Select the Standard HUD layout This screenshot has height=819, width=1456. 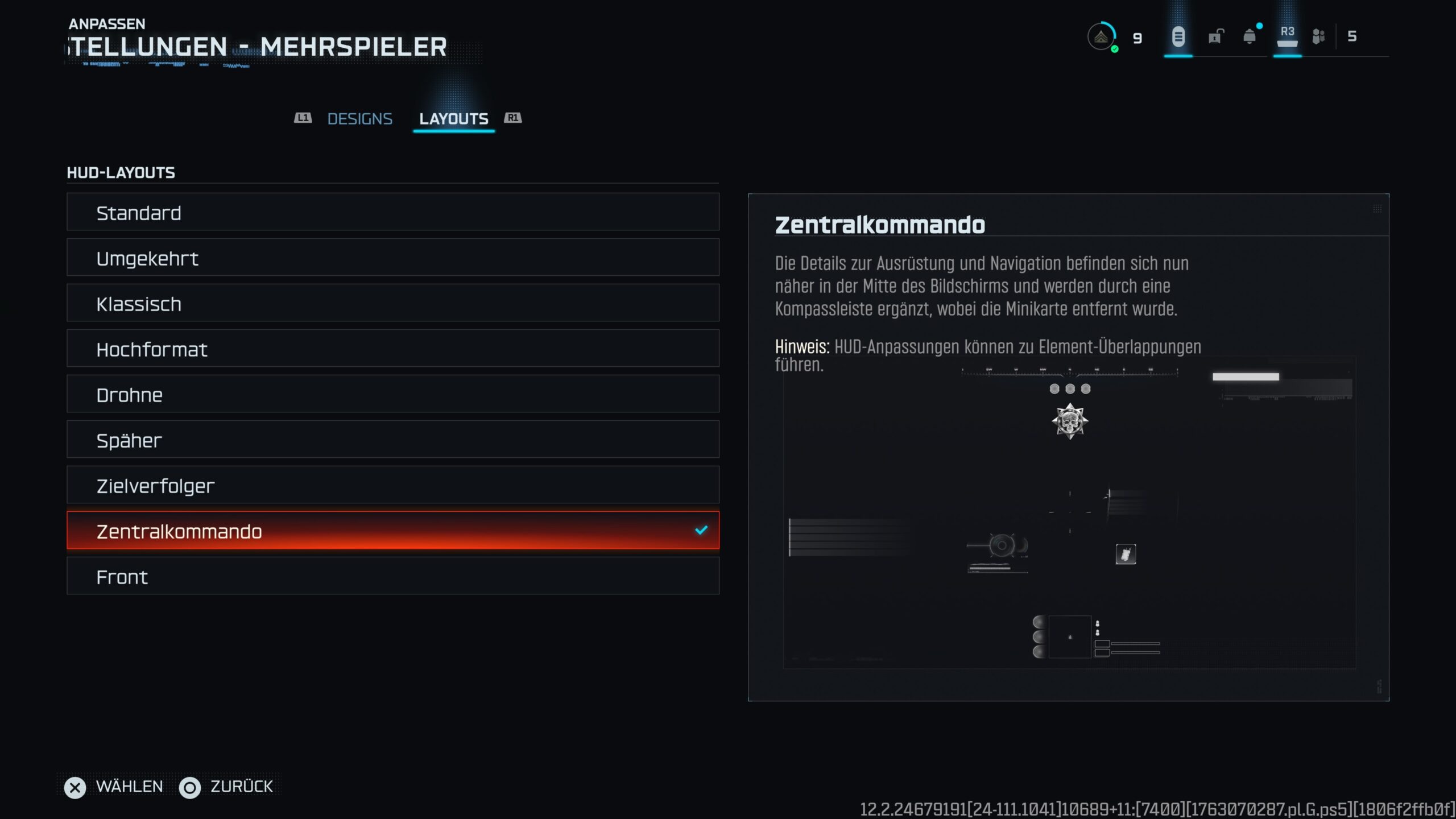coord(392,212)
